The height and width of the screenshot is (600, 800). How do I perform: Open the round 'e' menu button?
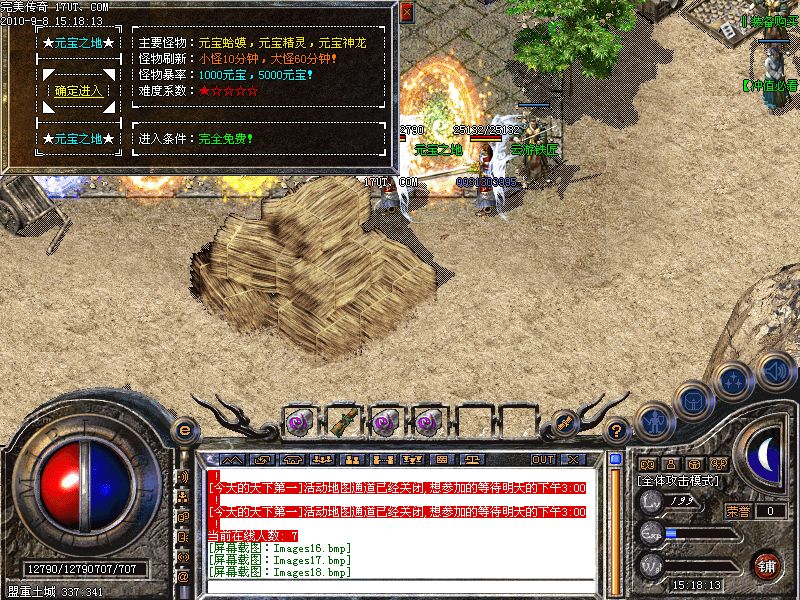pyautogui.click(x=185, y=430)
